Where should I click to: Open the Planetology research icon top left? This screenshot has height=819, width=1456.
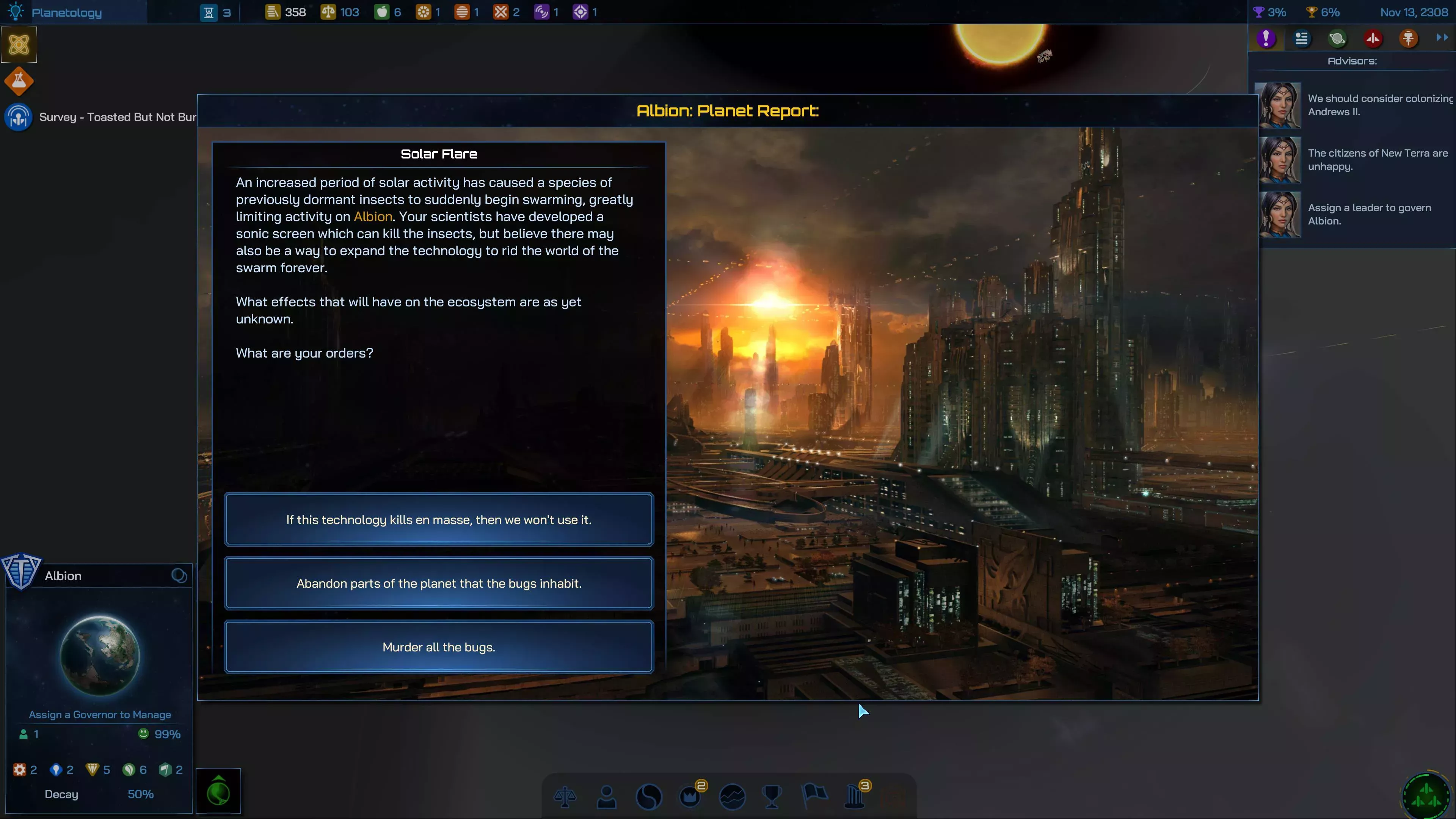16,11
